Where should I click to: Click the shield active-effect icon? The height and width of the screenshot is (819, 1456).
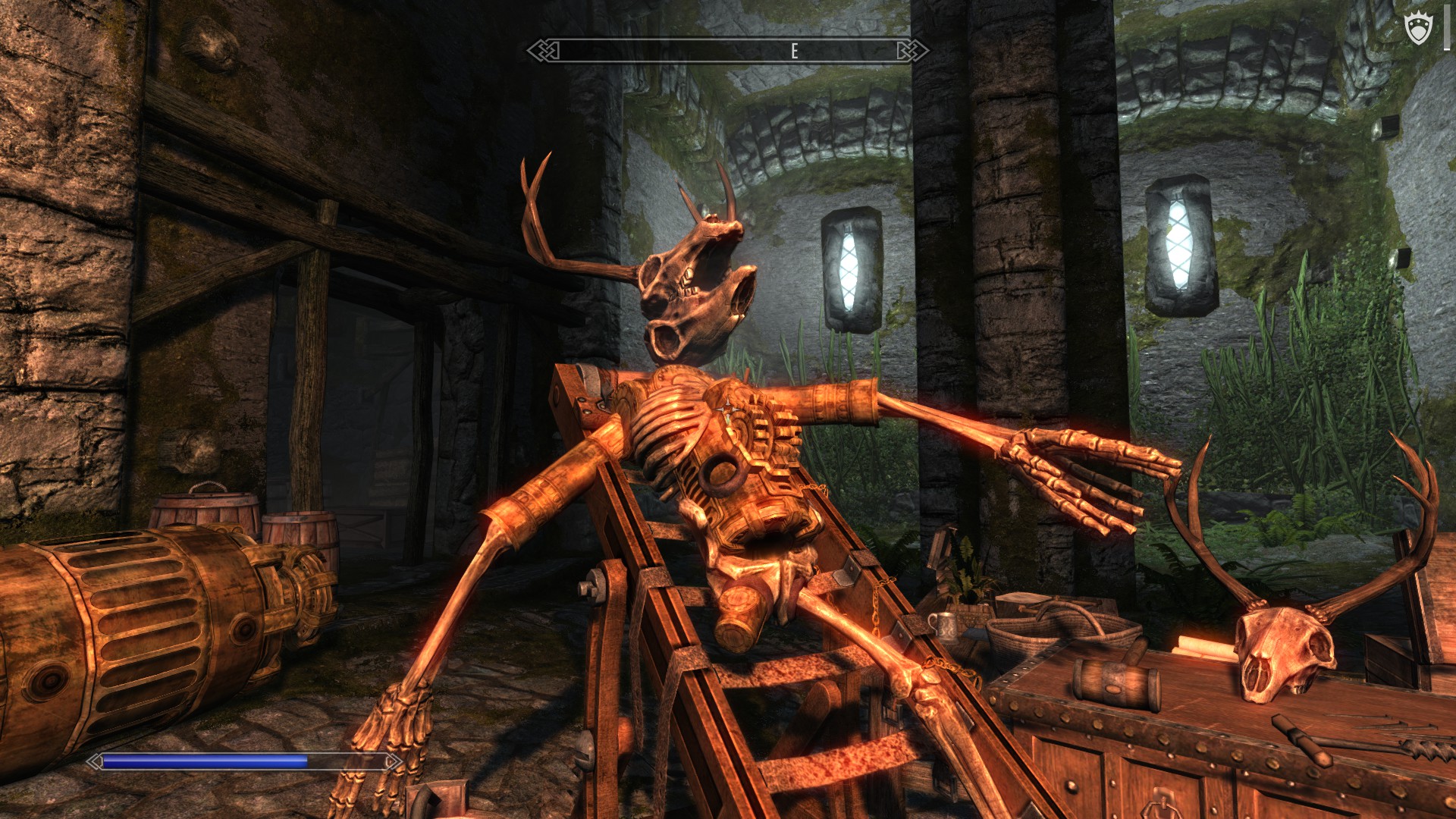[1418, 30]
